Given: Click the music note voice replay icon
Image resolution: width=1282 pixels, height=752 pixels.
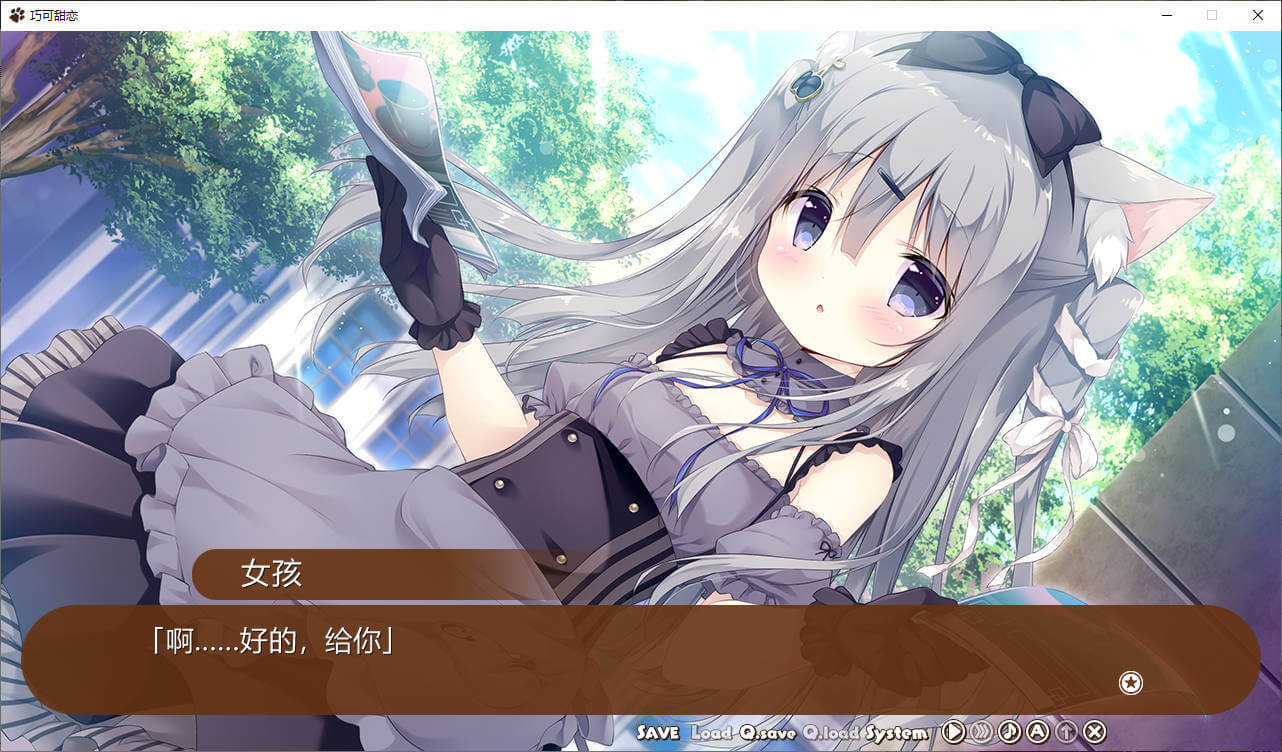Looking at the screenshot, I should pyautogui.click(x=1010, y=732).
